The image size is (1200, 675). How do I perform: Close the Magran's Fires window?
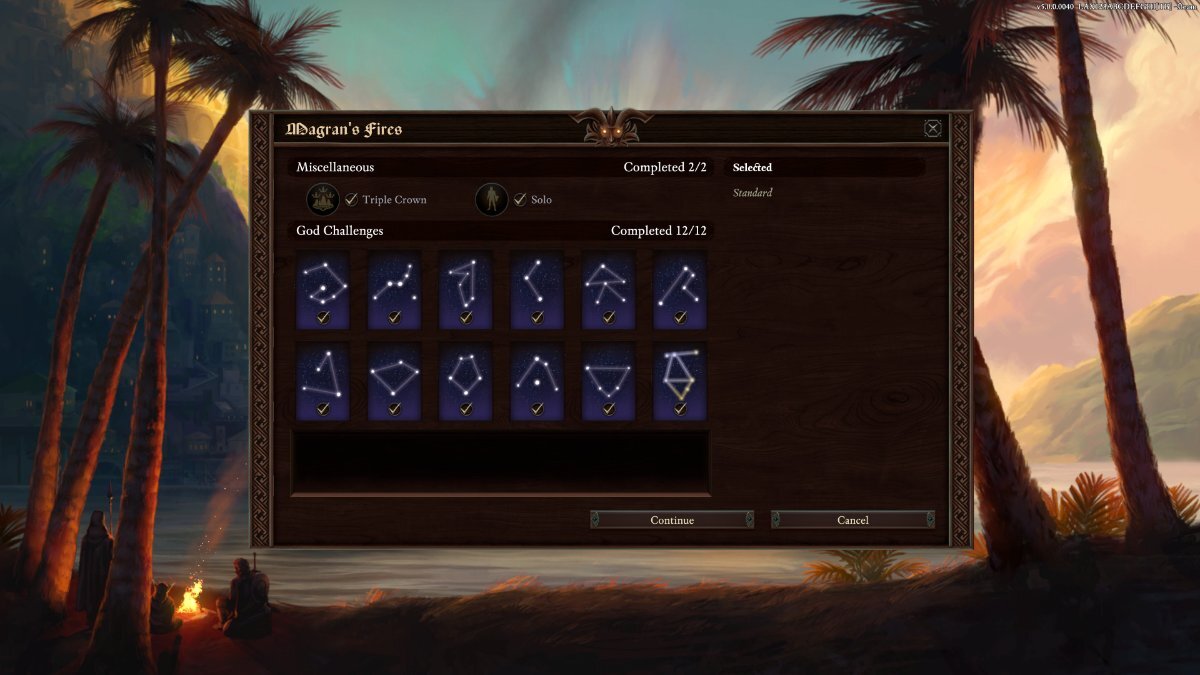[x=932, y=128]
